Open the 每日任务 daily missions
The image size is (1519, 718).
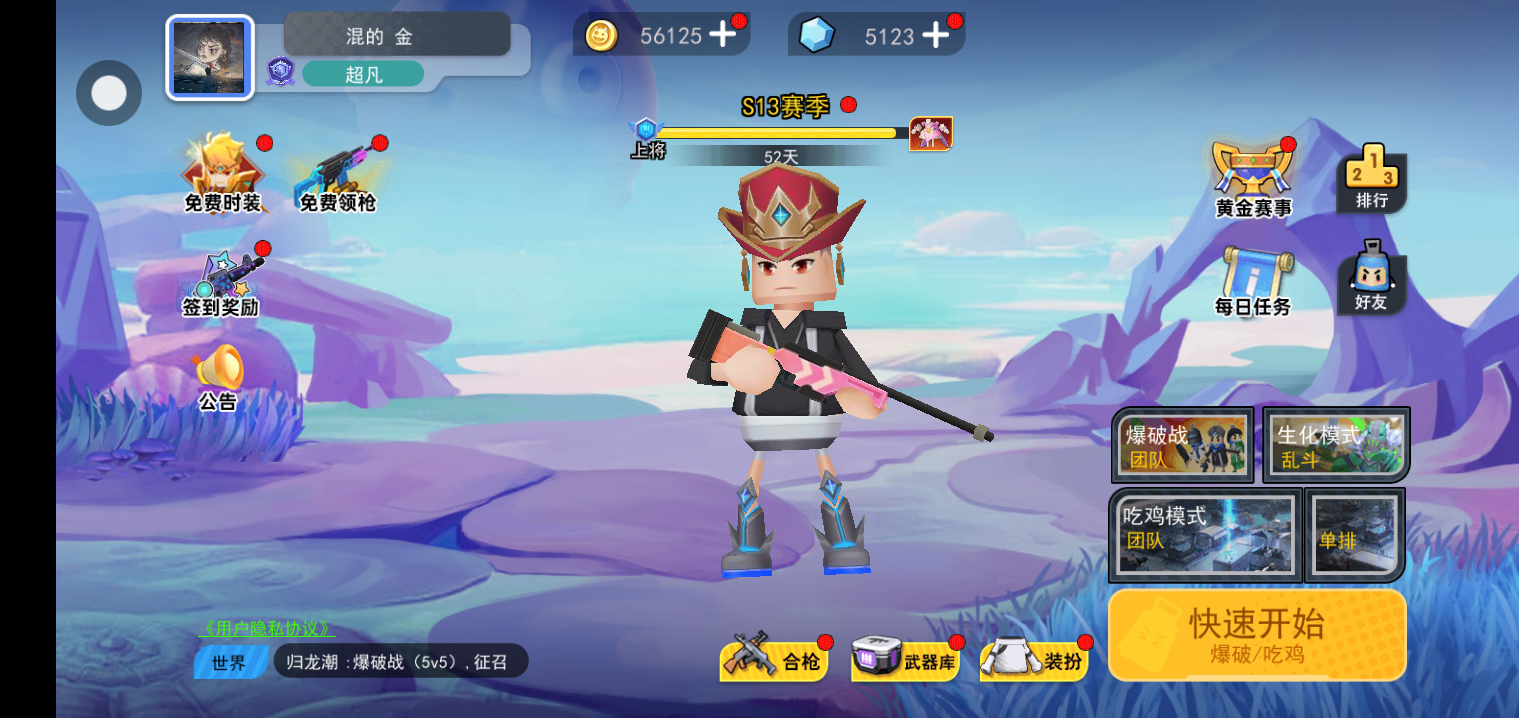pyautogui.click(x=1253, y=282)
